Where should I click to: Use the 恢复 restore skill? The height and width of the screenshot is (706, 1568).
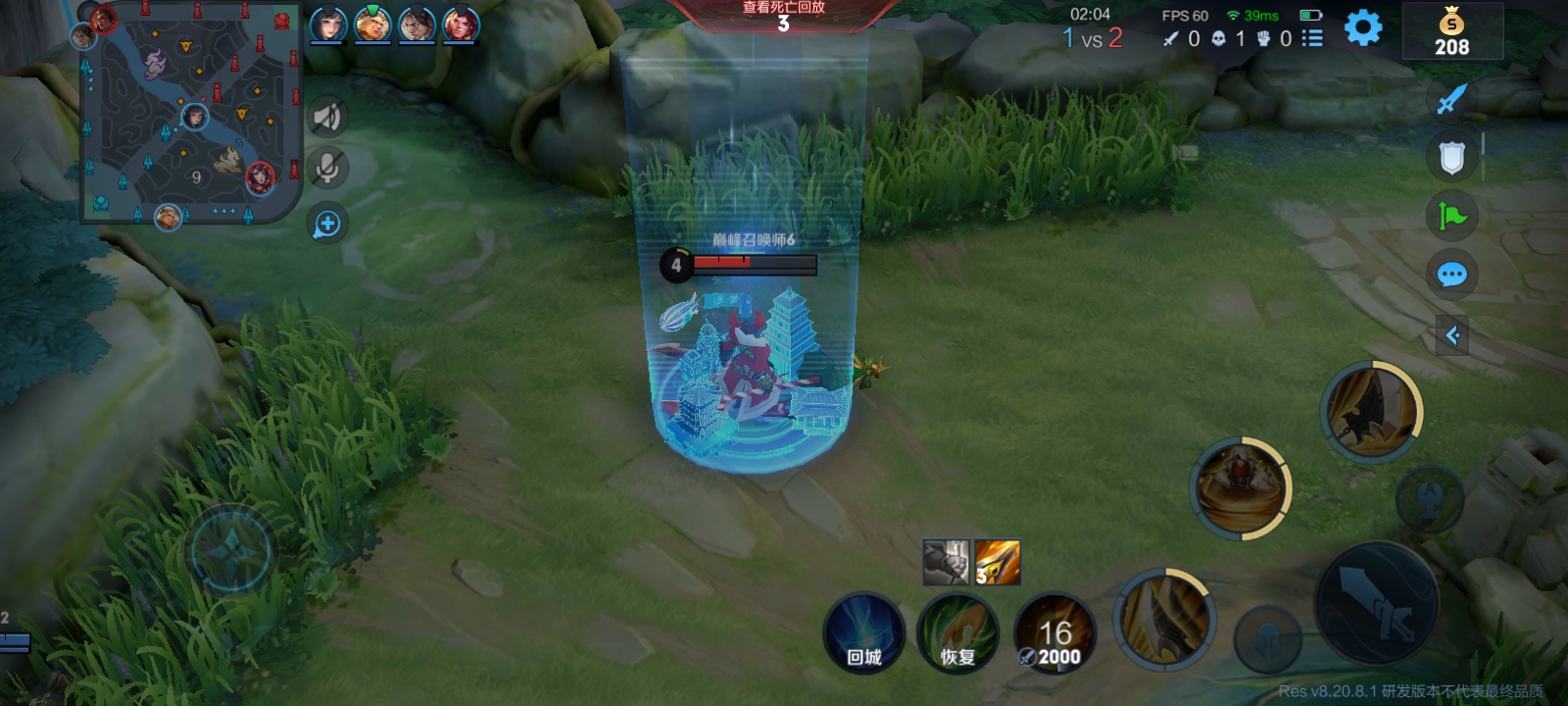957,633
